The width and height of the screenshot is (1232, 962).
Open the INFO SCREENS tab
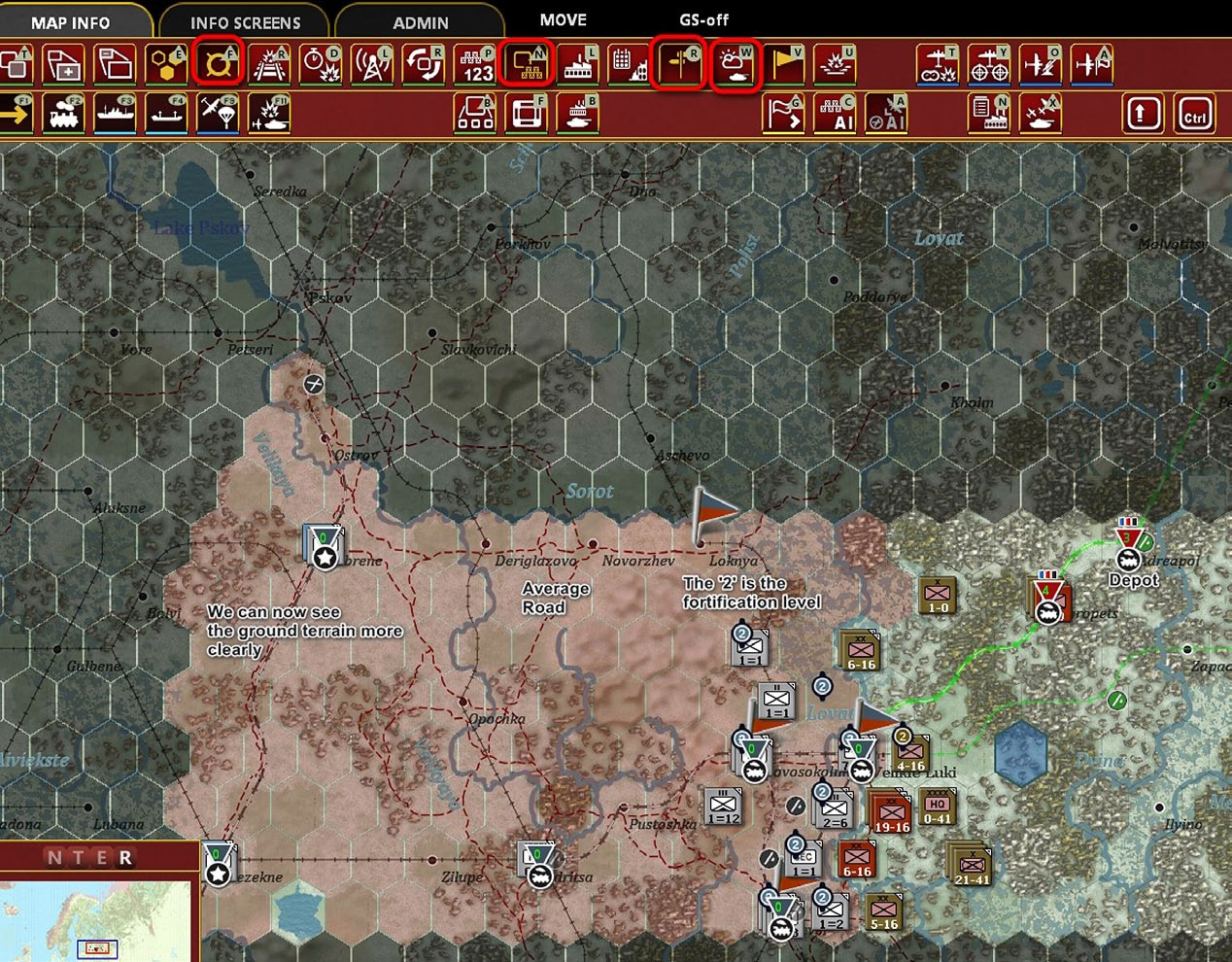pos(245,22)
